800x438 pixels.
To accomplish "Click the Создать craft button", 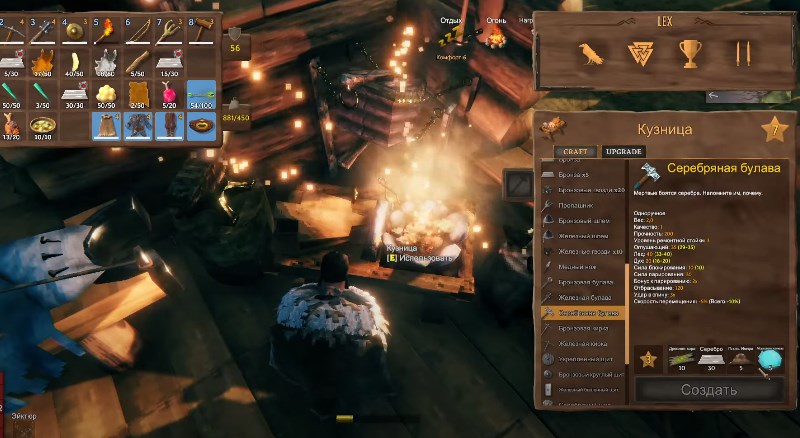I will [708, 389].
